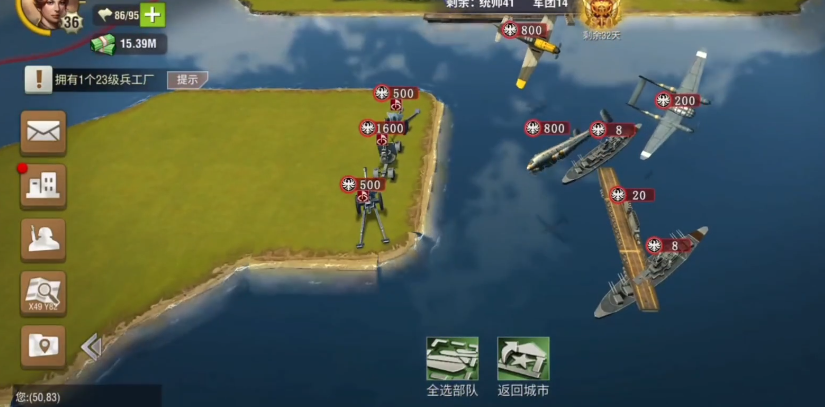Open the map marker bookmark icon
Image resolution: width=825 pixels, height=407 pixels.
click(x=44, y=346)
